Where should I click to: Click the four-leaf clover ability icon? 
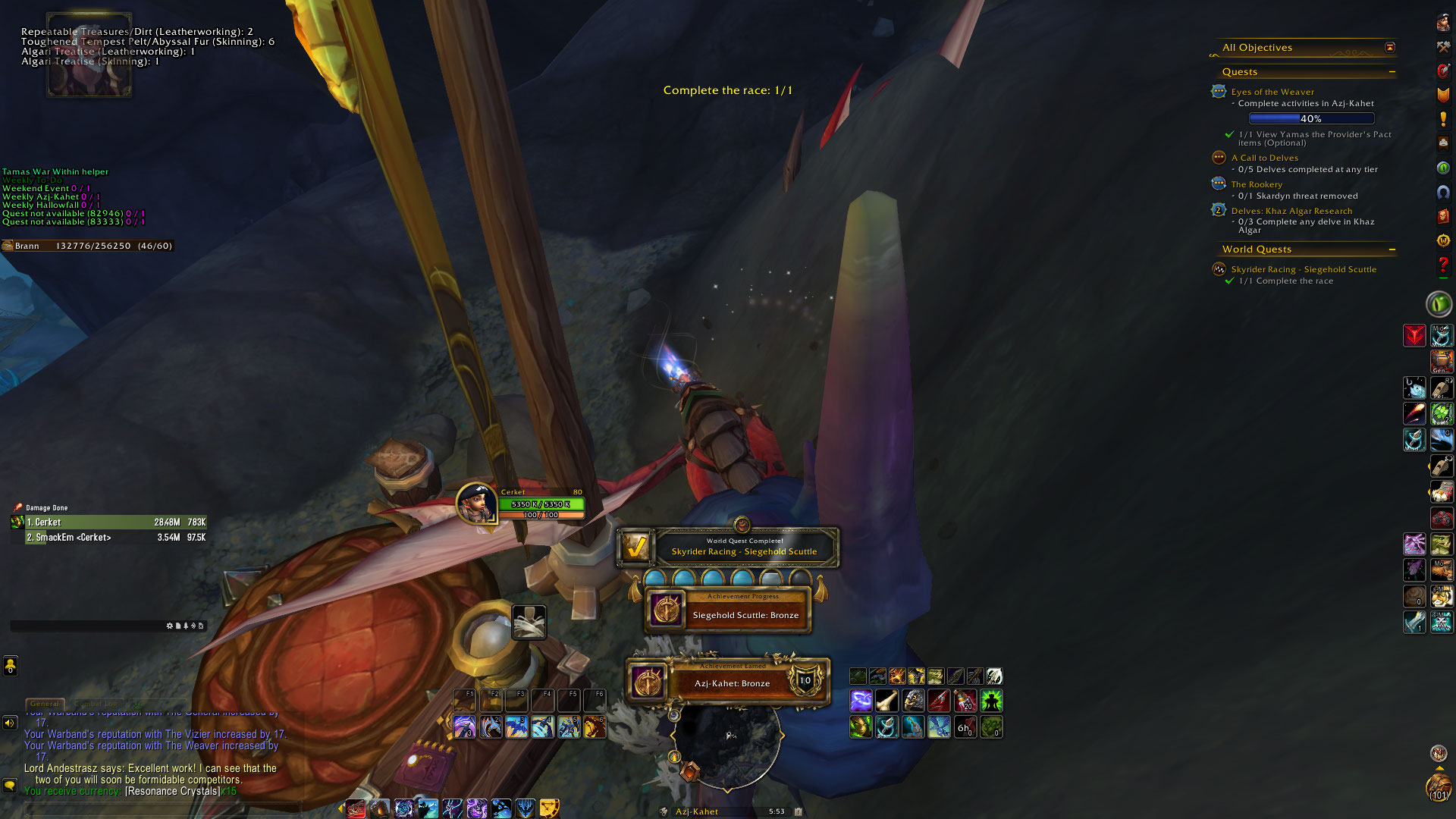[x=1441, y=413]
